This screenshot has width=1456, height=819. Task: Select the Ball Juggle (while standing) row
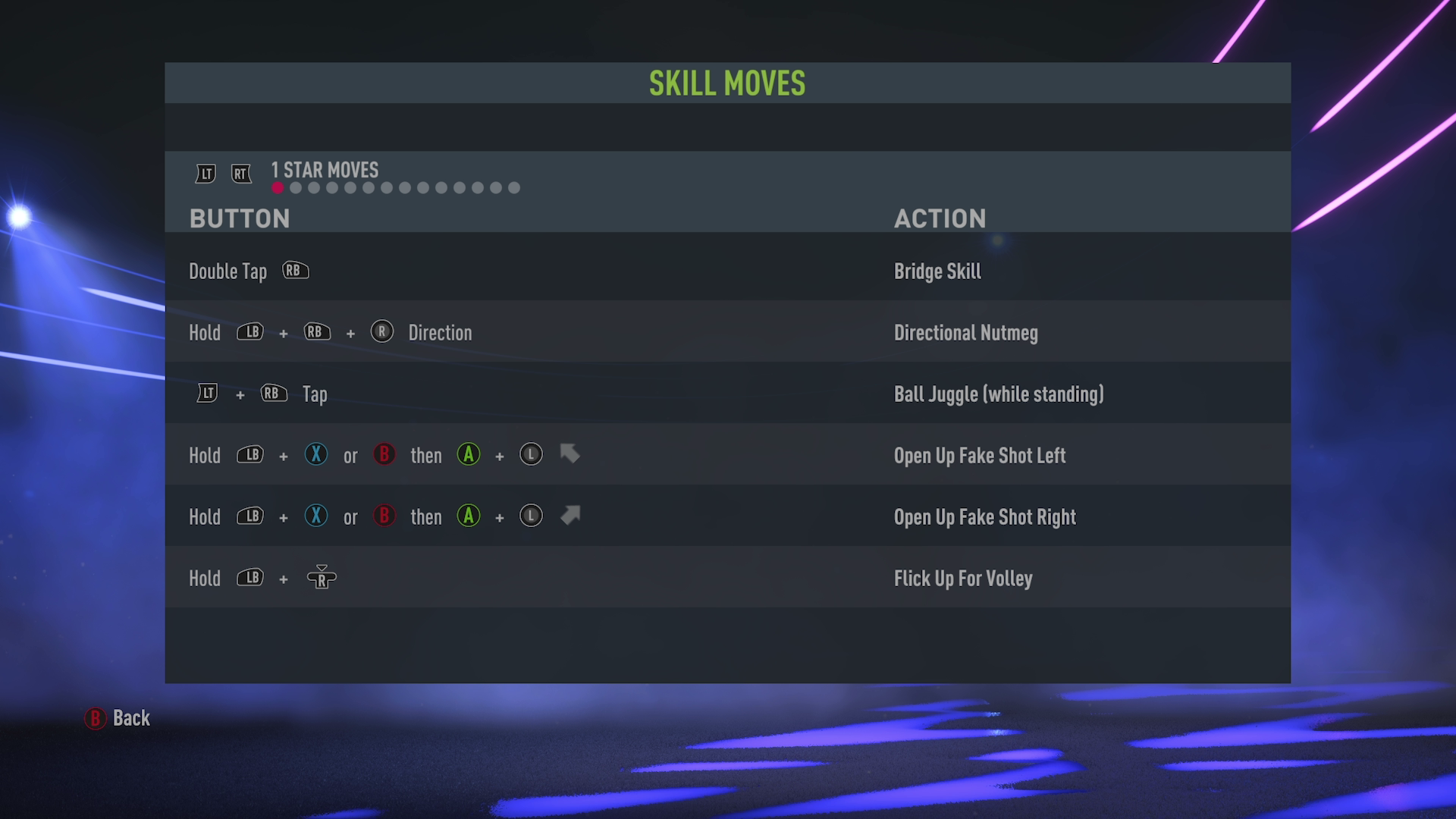click(998, 394)
